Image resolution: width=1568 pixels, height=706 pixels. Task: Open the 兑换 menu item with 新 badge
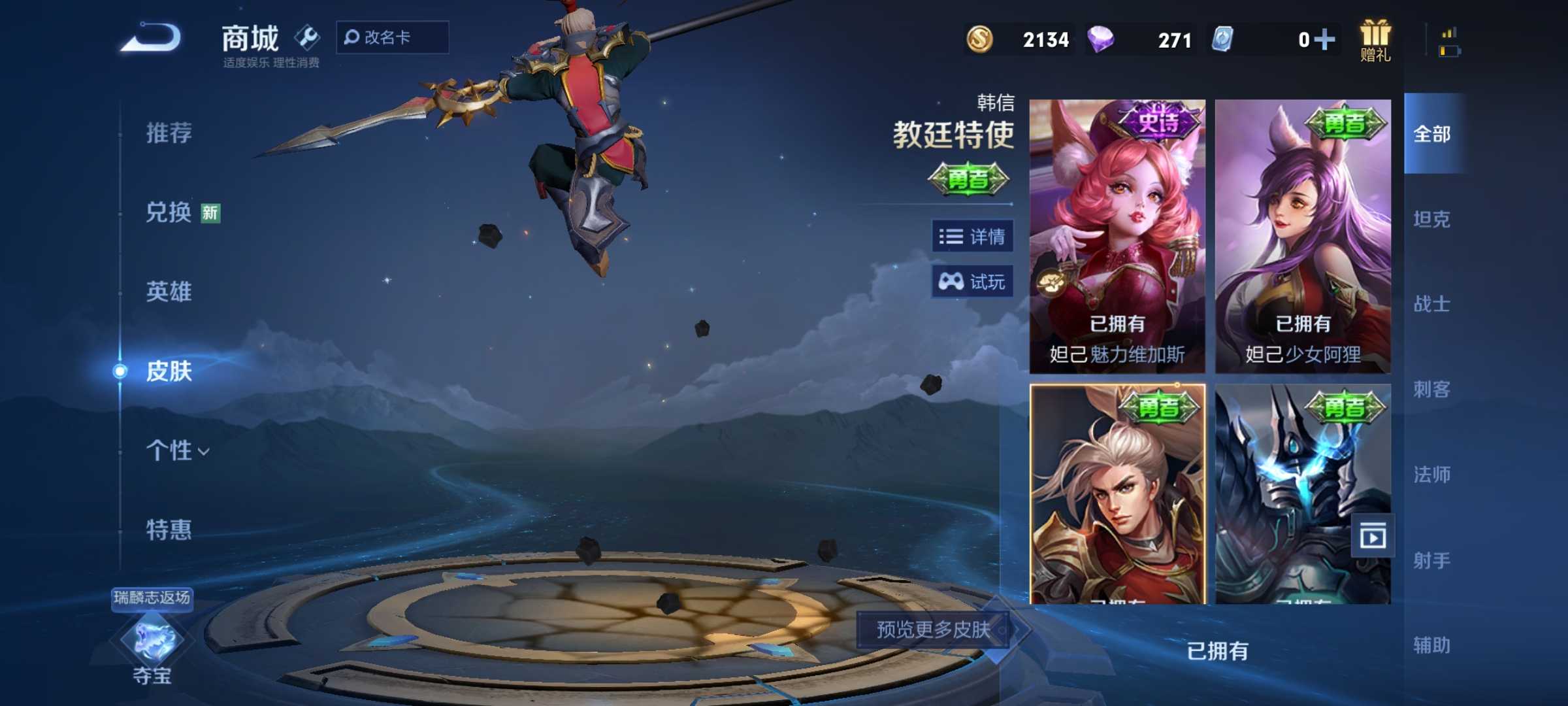click(167, 212)
